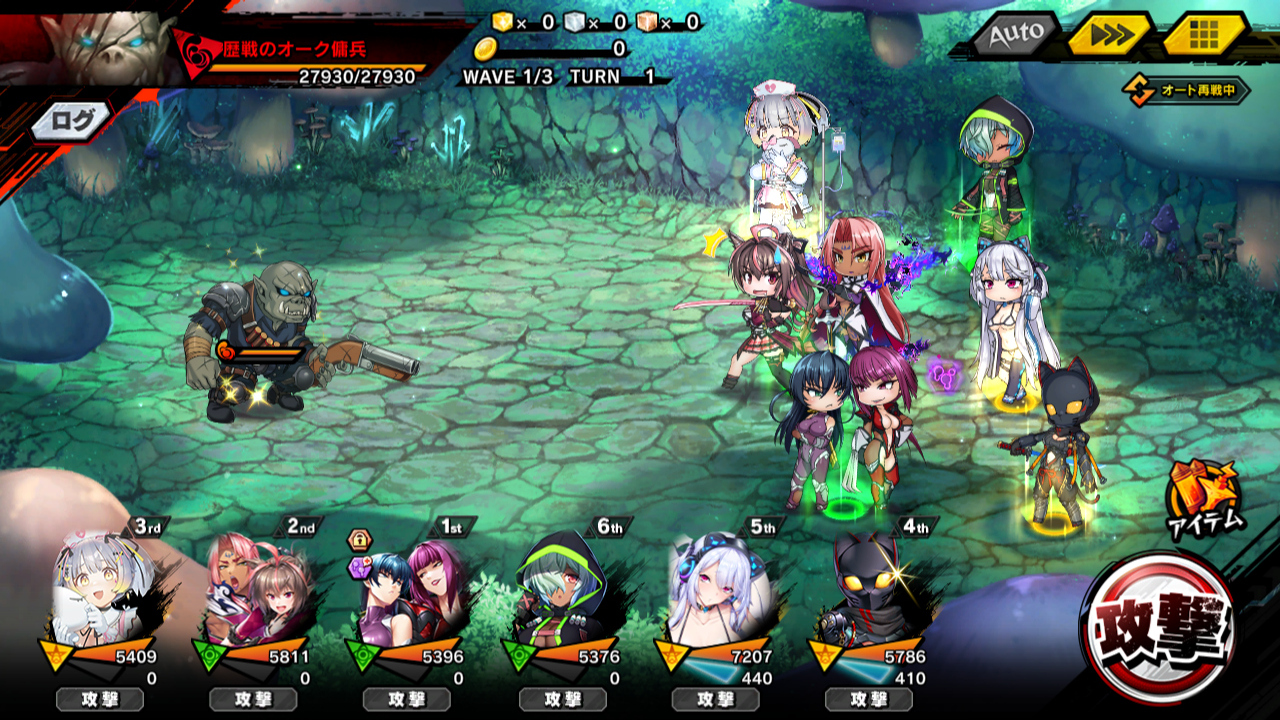Viewport: 1280px width, 720px height.
Task: Open the ログ battle log
Action: (x=71, y=121)
